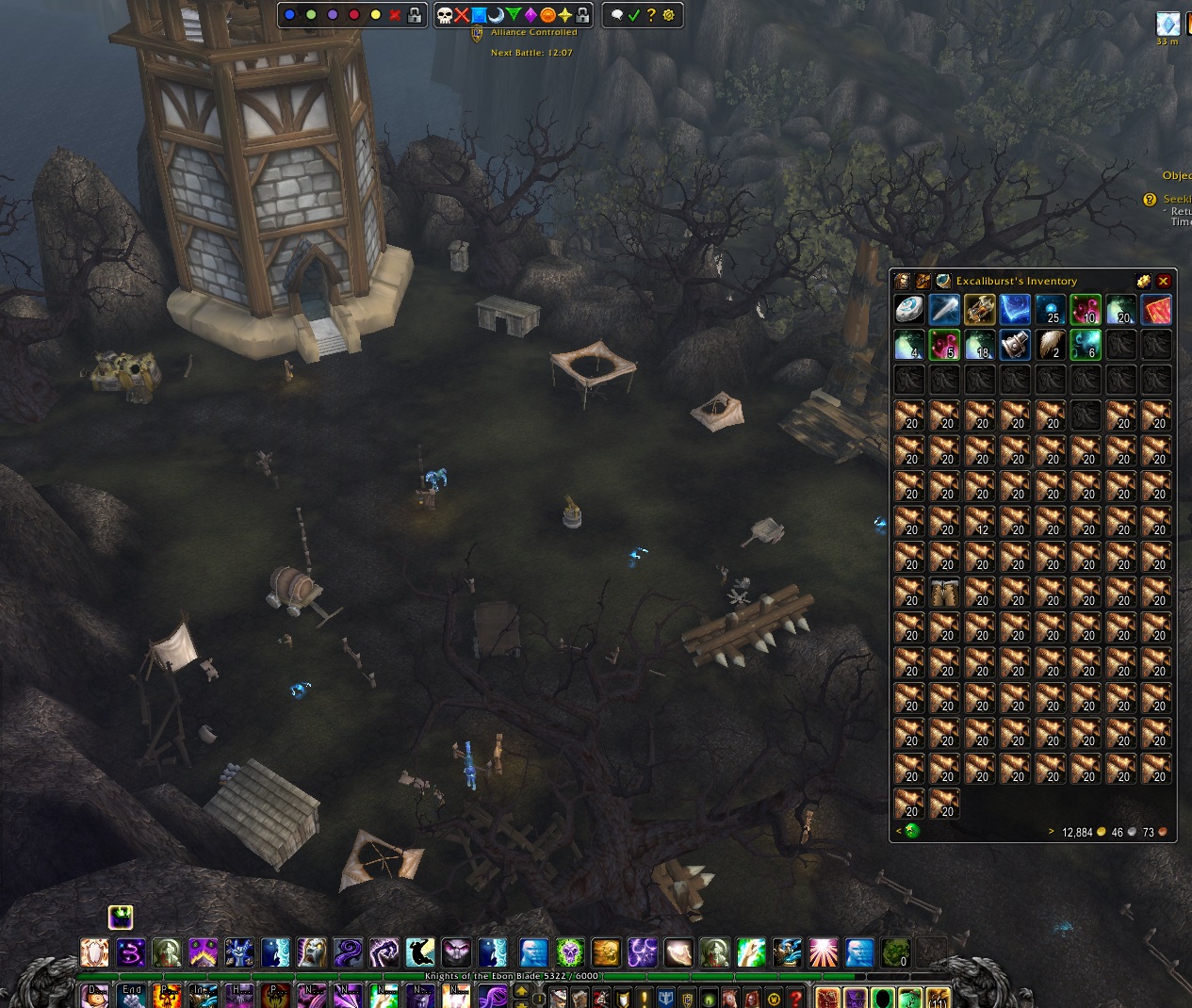1192x1008 pixels.
Task: Choose the orange circle raid marker
Action: [547, 15]
